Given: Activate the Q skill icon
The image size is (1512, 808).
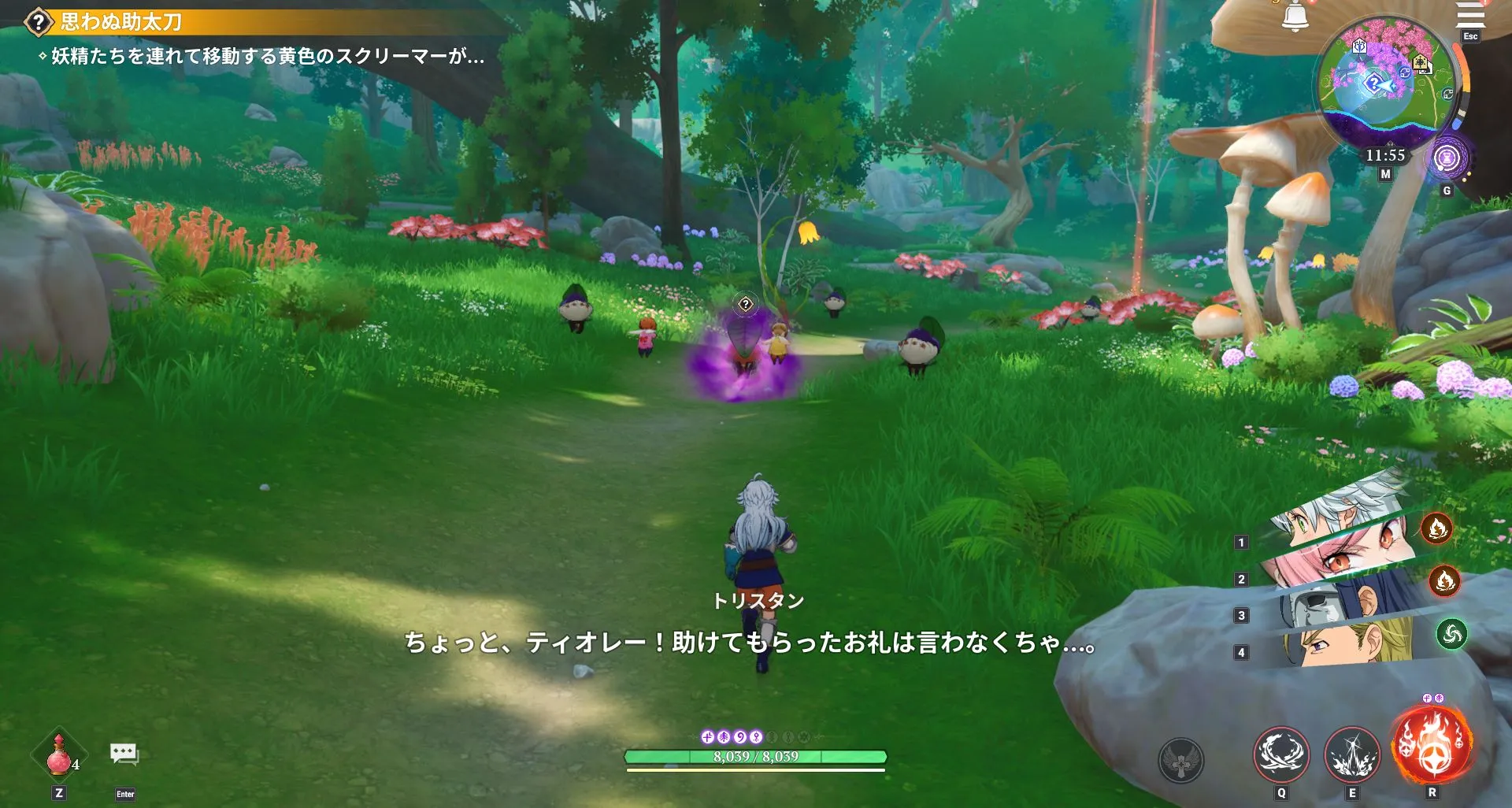Looking at the screenshot, I should coord(1281,753).
